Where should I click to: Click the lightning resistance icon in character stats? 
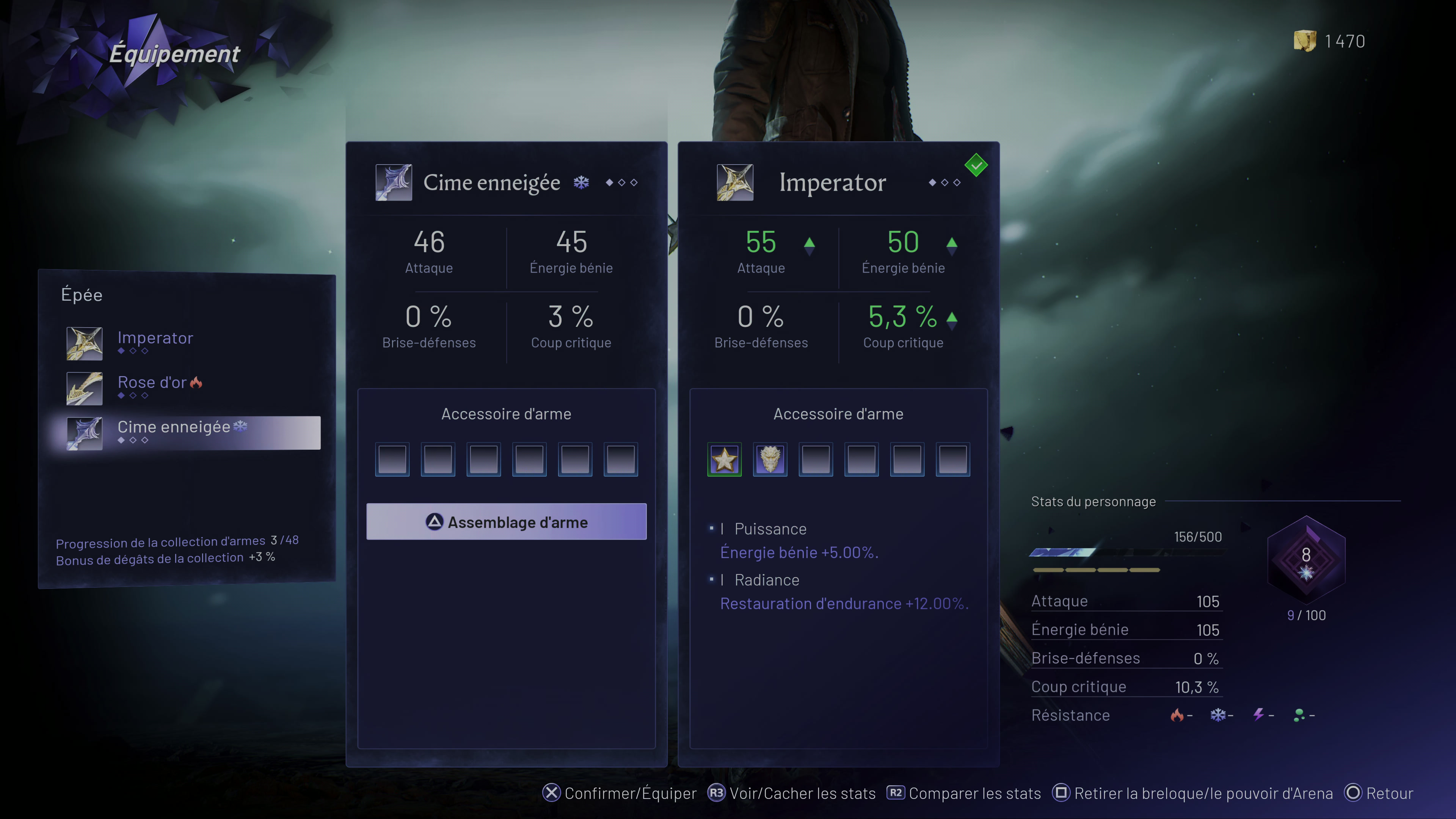tap(1259, 714)
